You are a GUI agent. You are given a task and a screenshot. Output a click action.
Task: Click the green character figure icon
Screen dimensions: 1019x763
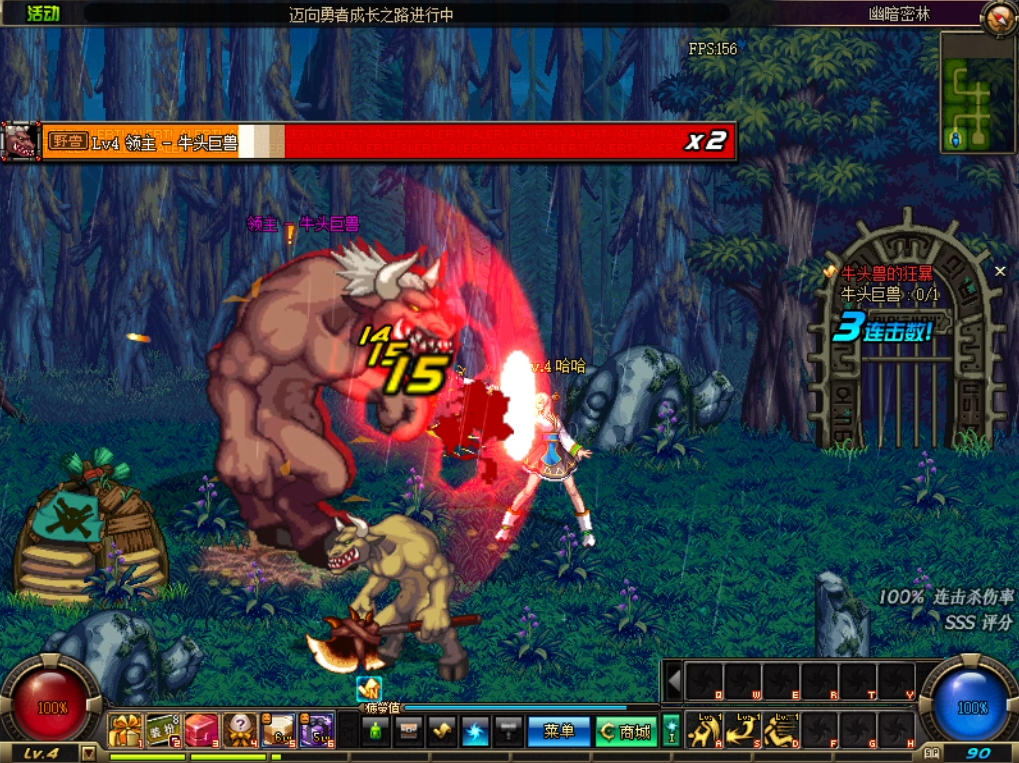coord(375,731)
